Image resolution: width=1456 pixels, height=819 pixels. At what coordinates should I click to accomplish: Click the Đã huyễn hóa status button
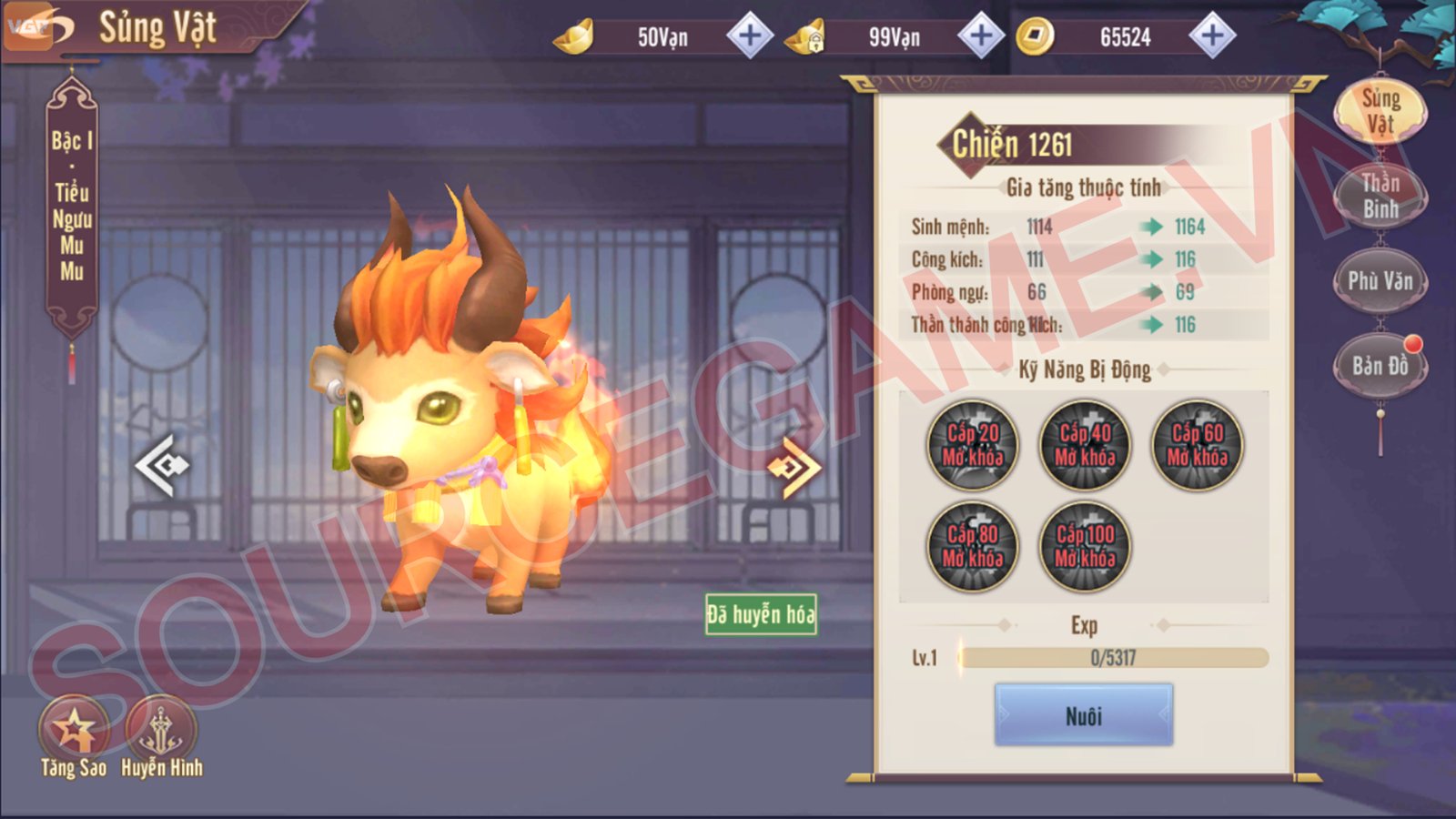click(761, 614)
